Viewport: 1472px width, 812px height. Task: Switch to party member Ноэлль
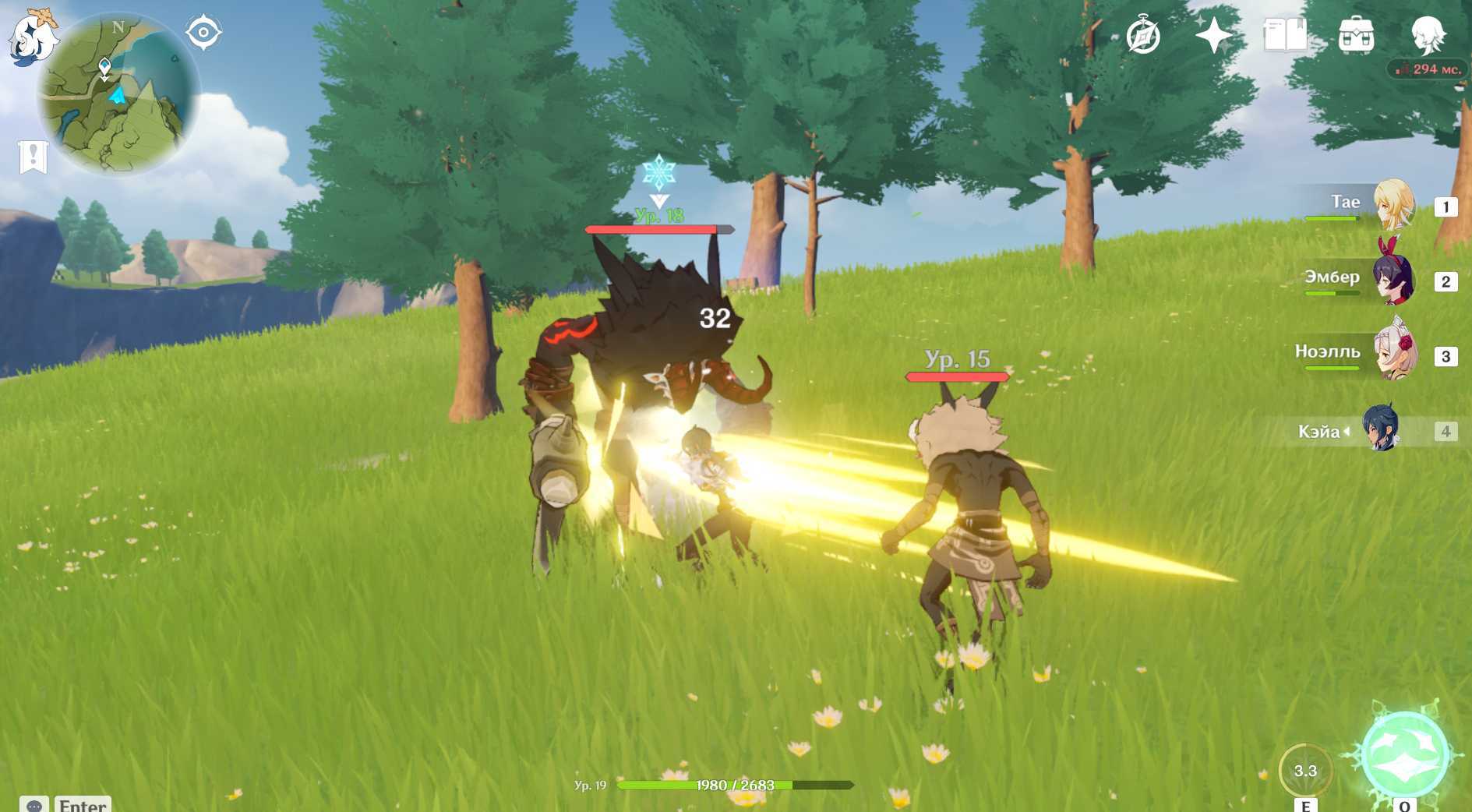click(x=1393, y=354)
